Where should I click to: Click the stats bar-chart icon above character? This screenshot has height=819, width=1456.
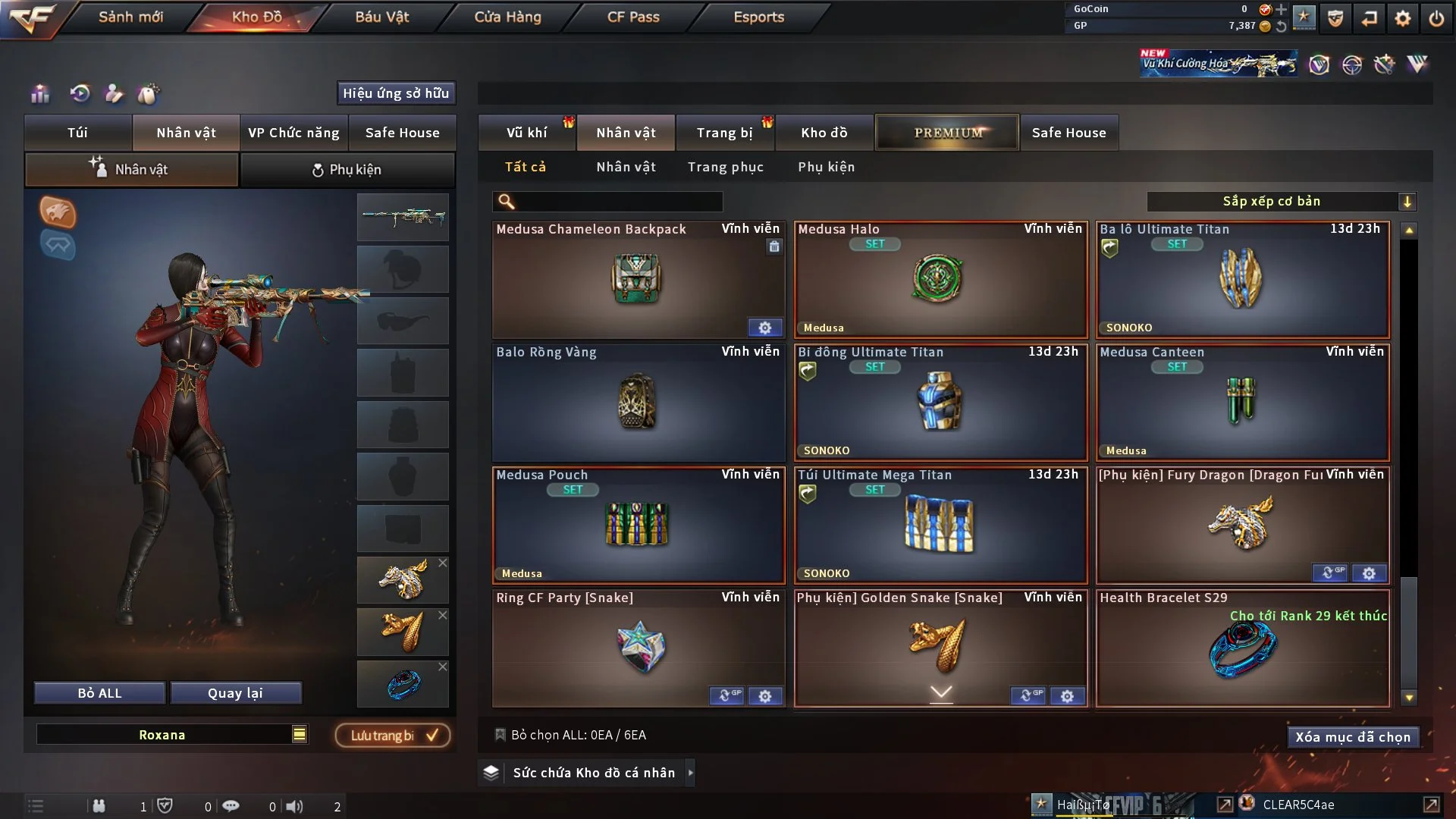tap(39, 94)
